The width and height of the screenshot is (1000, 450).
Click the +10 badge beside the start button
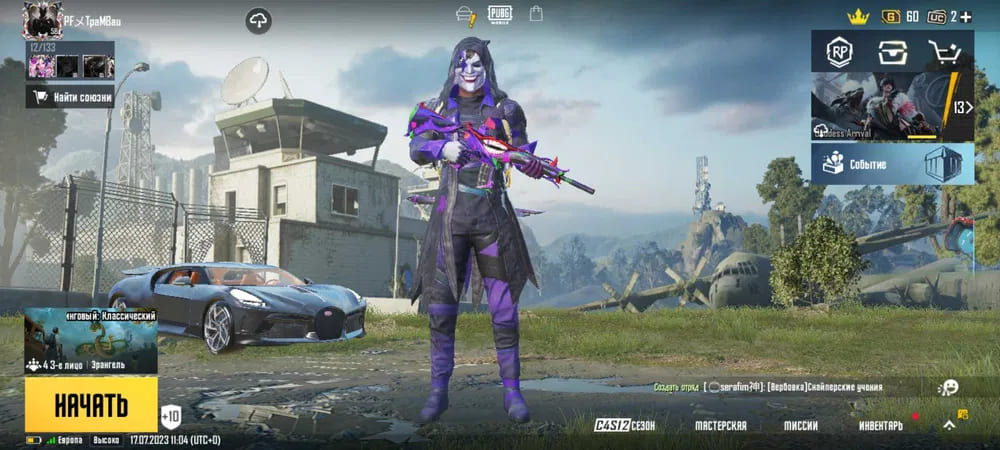171,415
